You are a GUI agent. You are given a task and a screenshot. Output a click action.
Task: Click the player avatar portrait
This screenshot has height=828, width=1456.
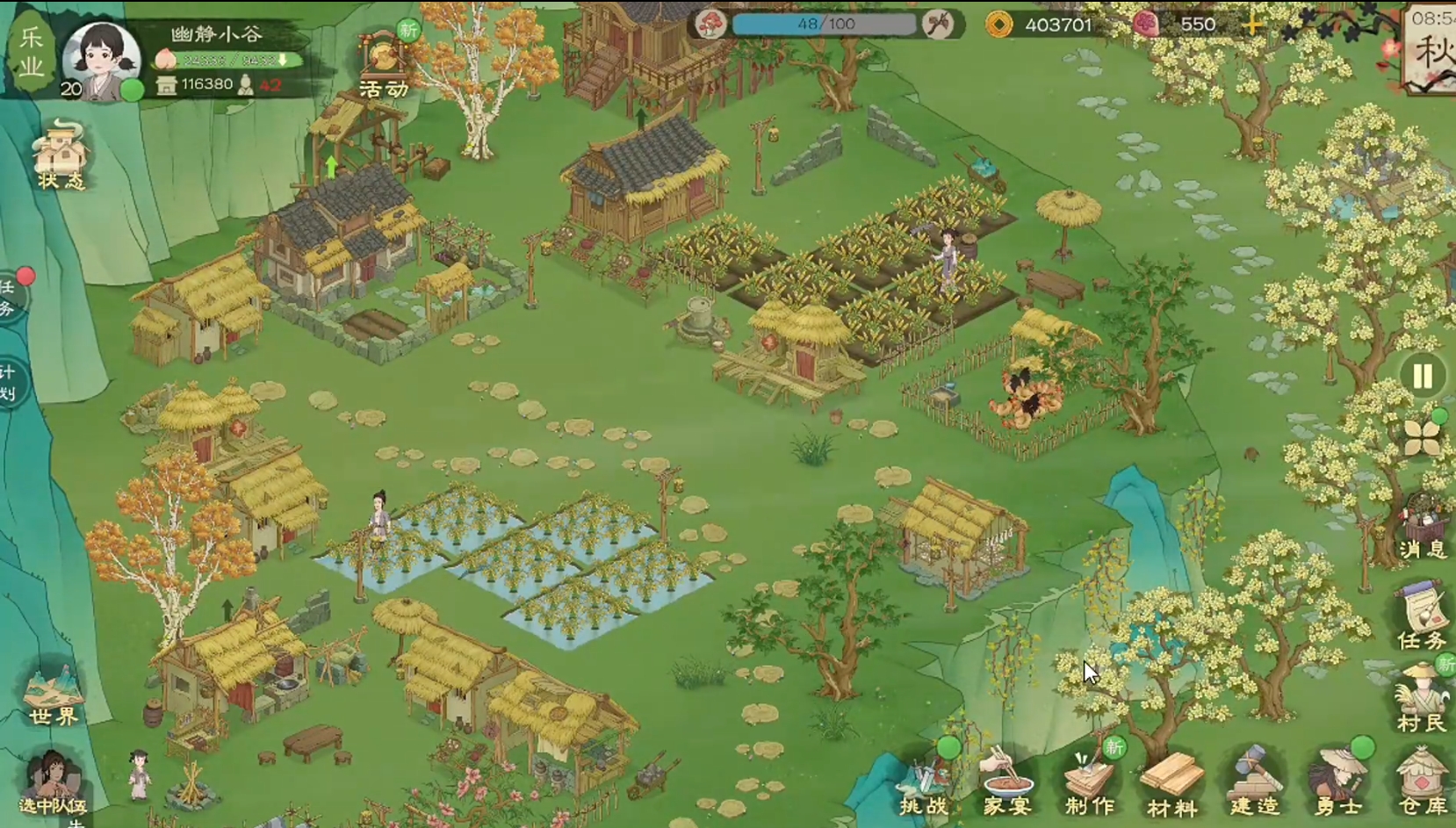[x=102, y=58]
